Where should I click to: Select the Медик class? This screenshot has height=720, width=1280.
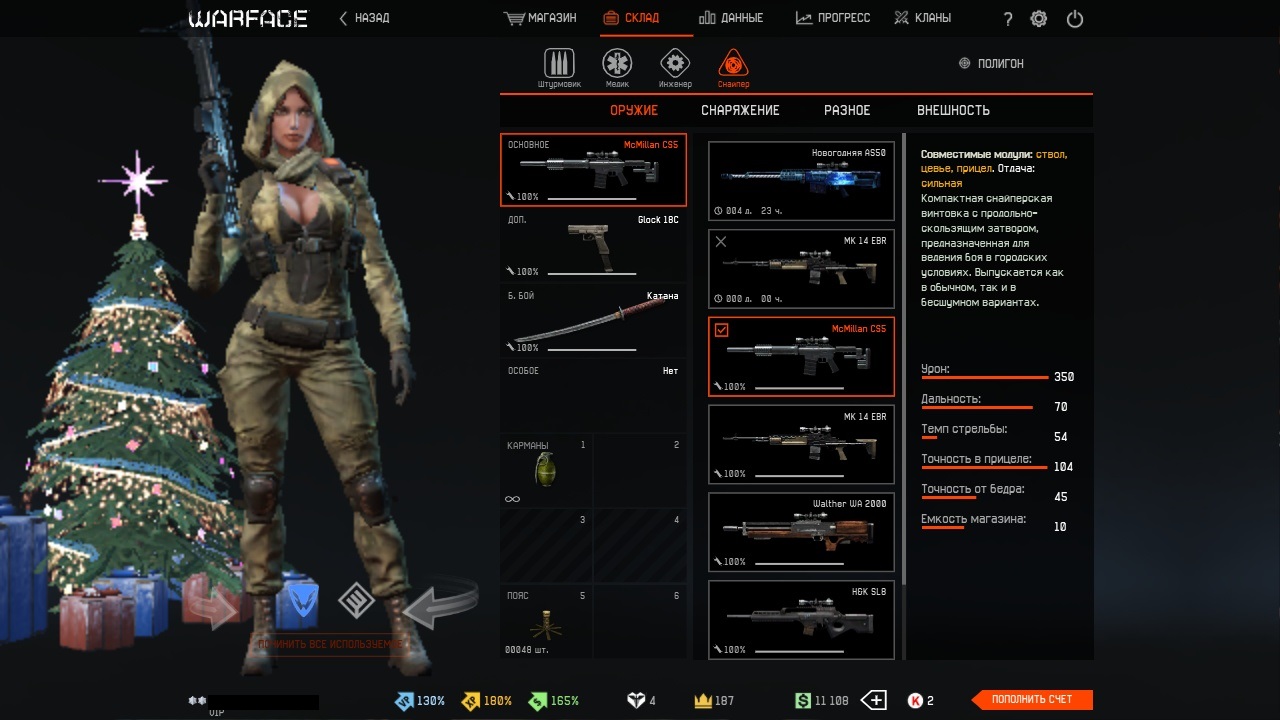(x=617, y=67)
